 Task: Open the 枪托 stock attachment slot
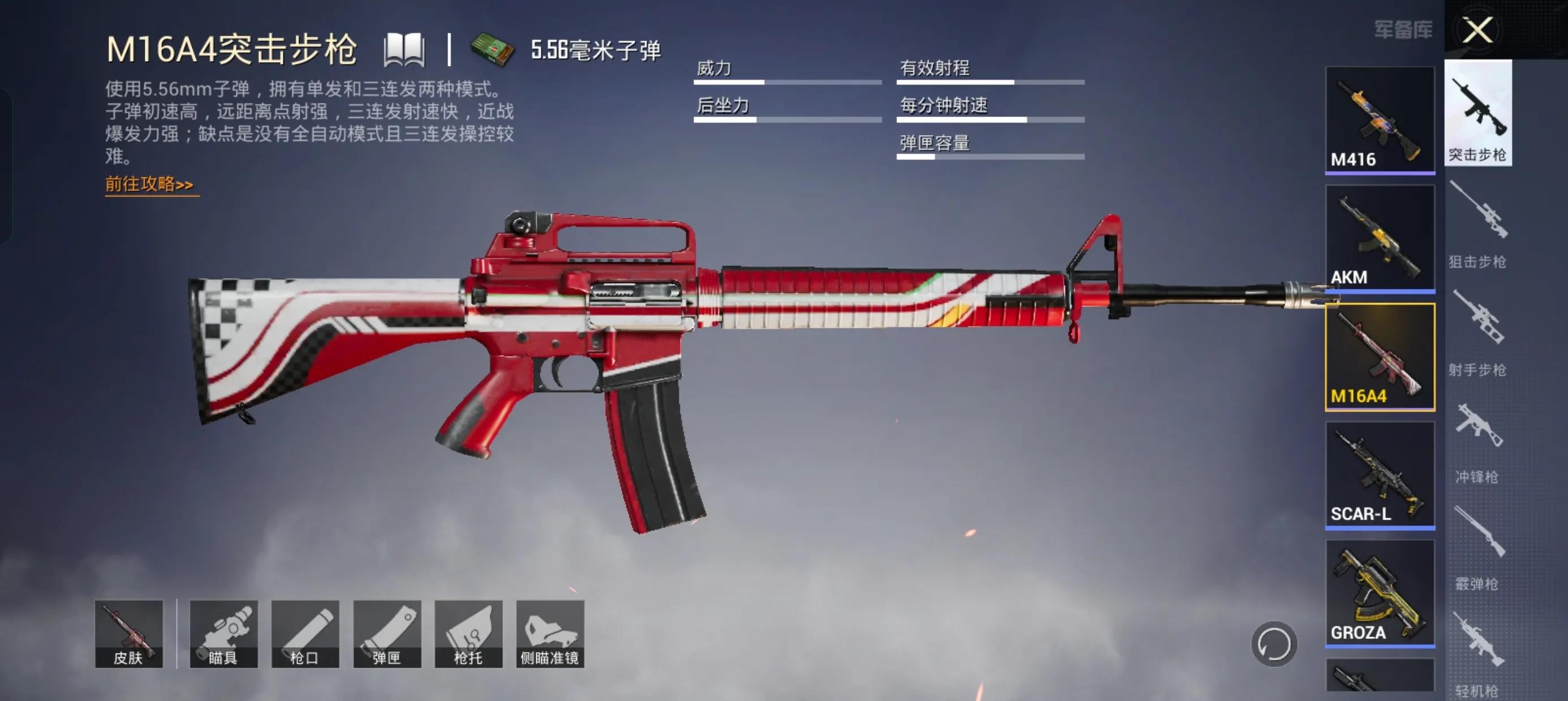point(469,634)
